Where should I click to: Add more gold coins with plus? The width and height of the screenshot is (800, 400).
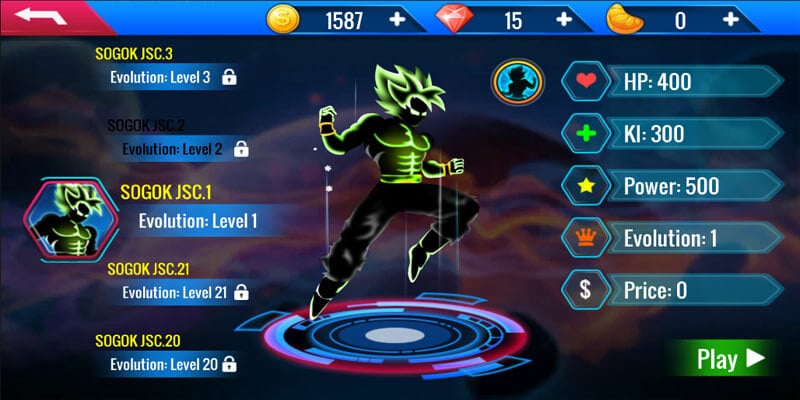398,19
